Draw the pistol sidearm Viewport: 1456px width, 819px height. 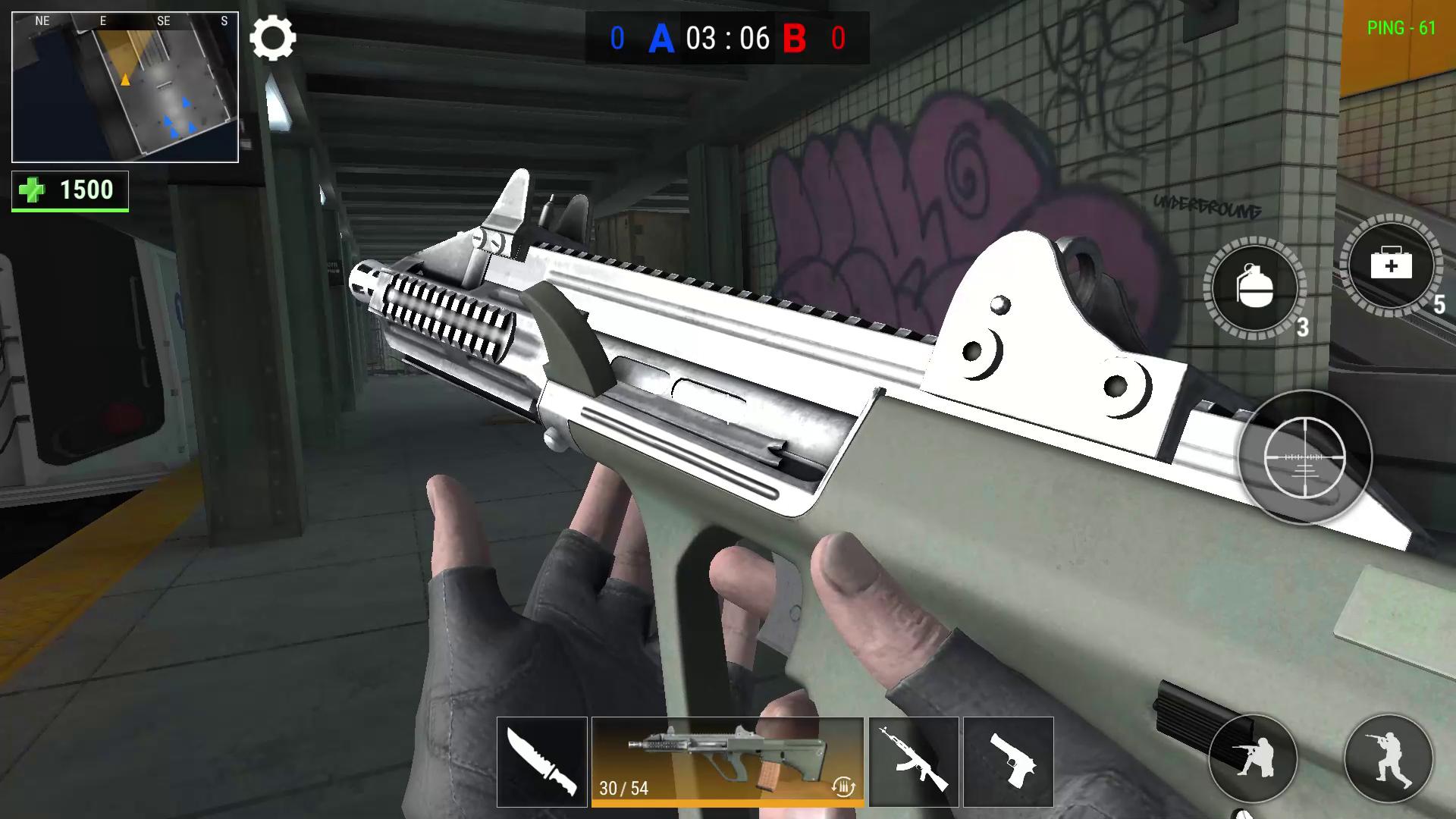click(x=1009, y=762)
